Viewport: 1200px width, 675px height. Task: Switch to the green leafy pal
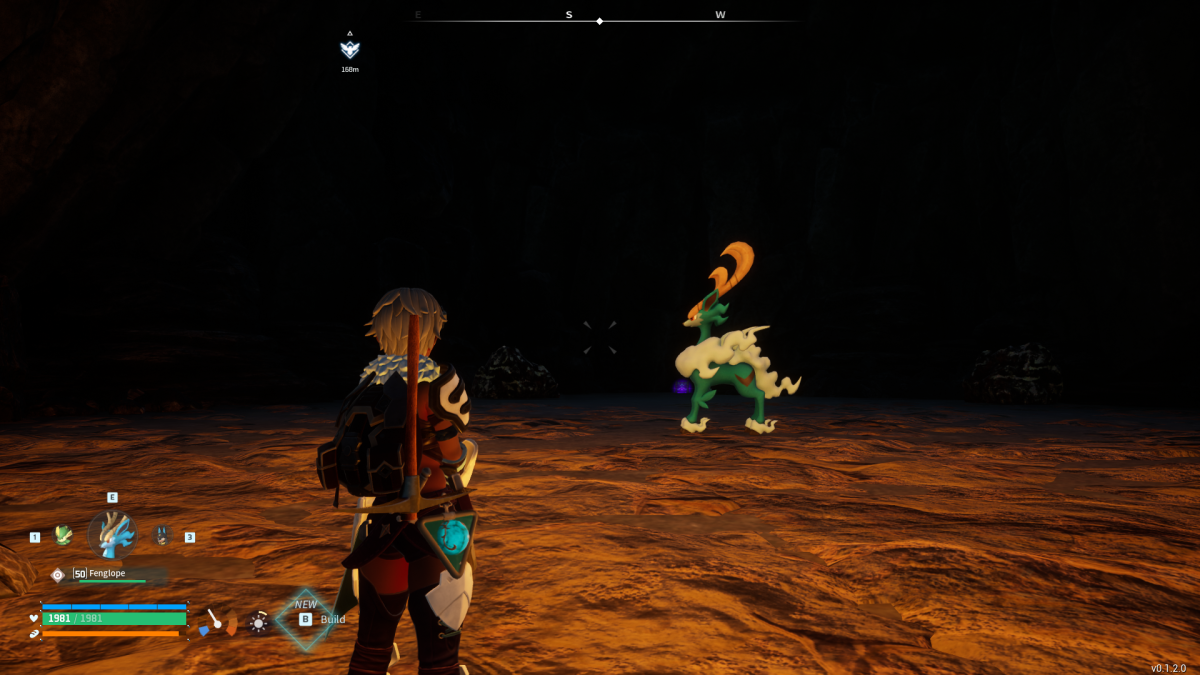[x=63, y=536]
